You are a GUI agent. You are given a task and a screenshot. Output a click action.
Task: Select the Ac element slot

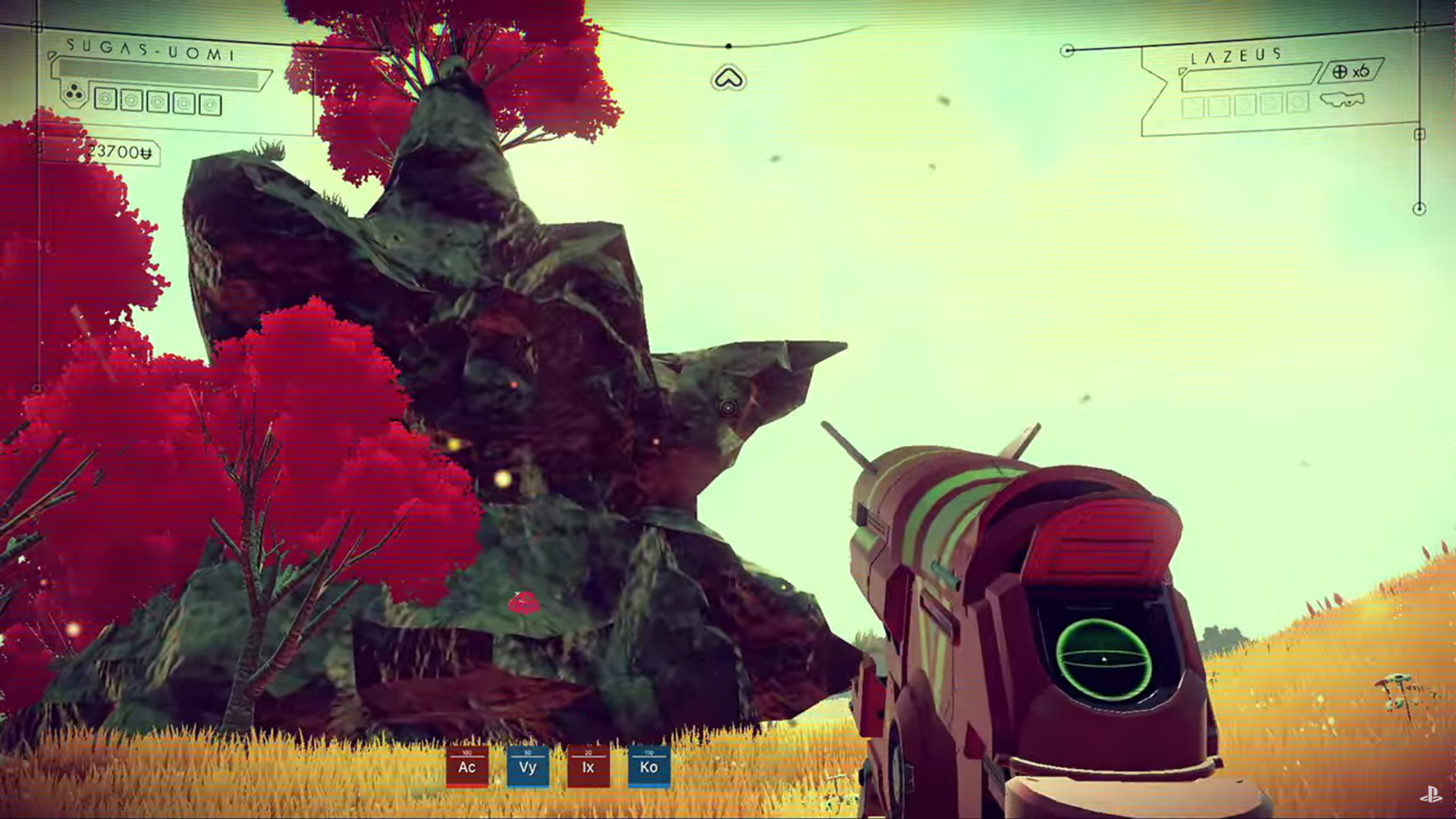pyautogui.click(x=467, y=766)
